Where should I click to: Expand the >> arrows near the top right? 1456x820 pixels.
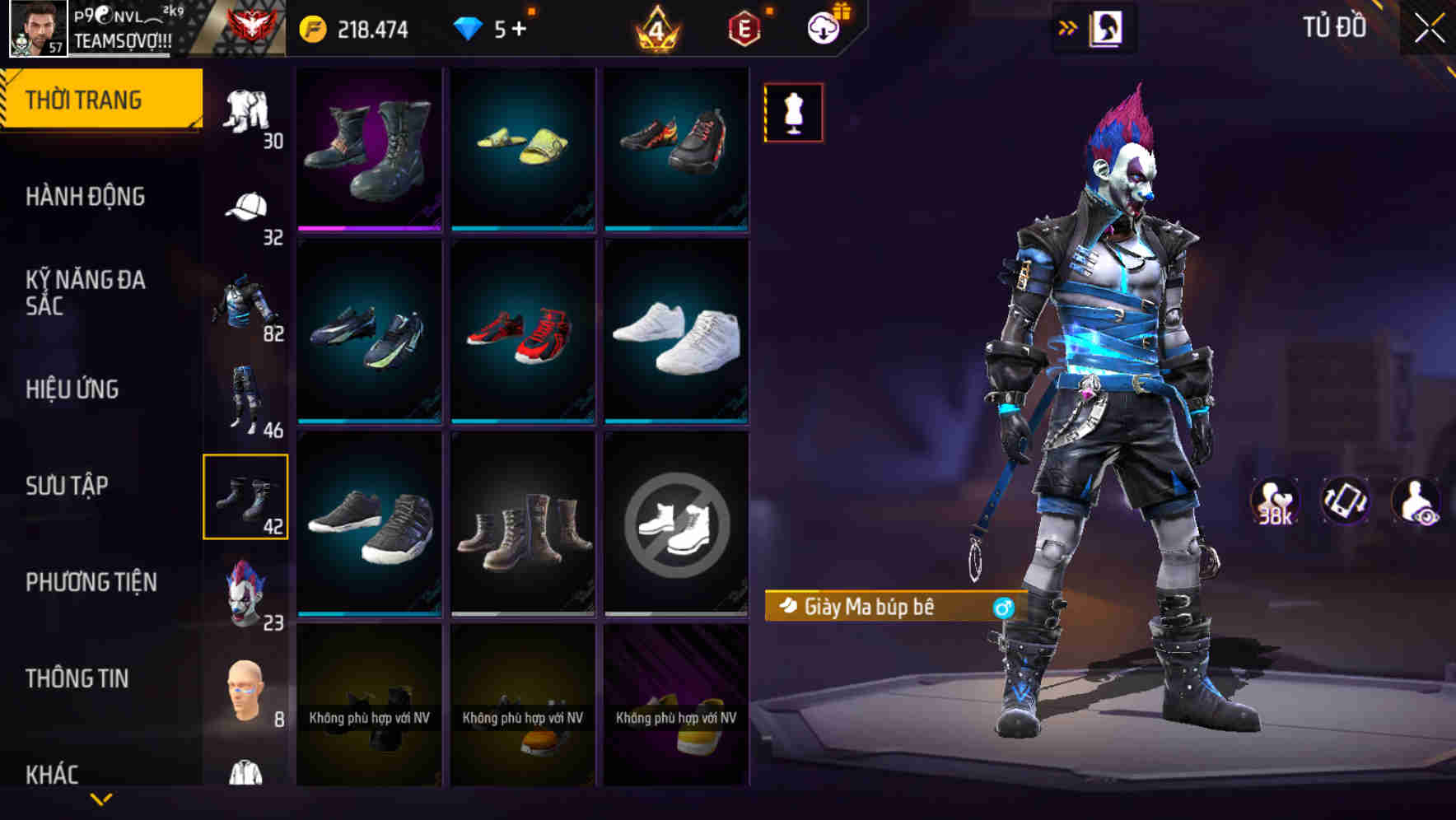click(1069, 27)
